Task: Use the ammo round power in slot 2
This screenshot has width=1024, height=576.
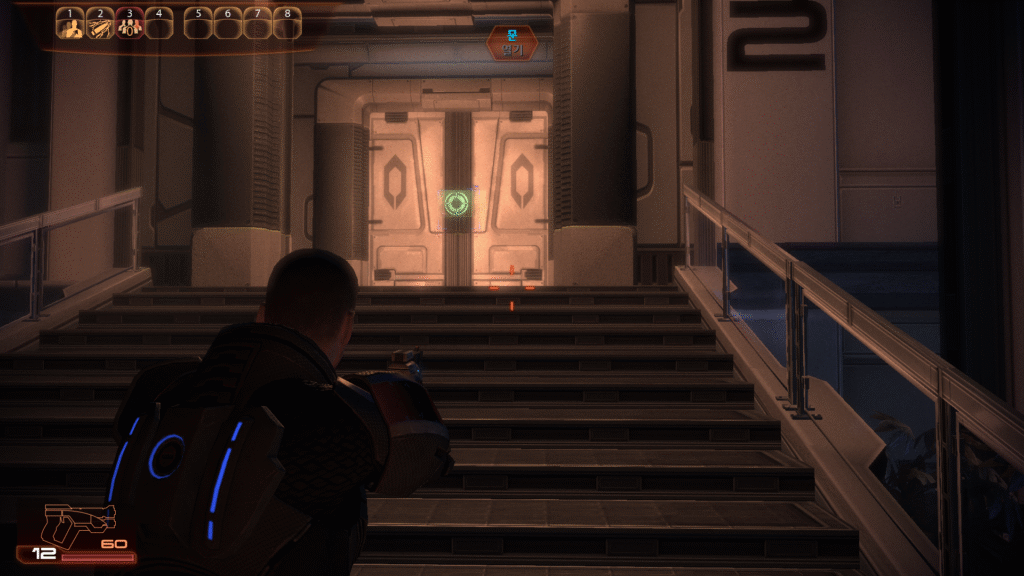Action: [100, 27]
